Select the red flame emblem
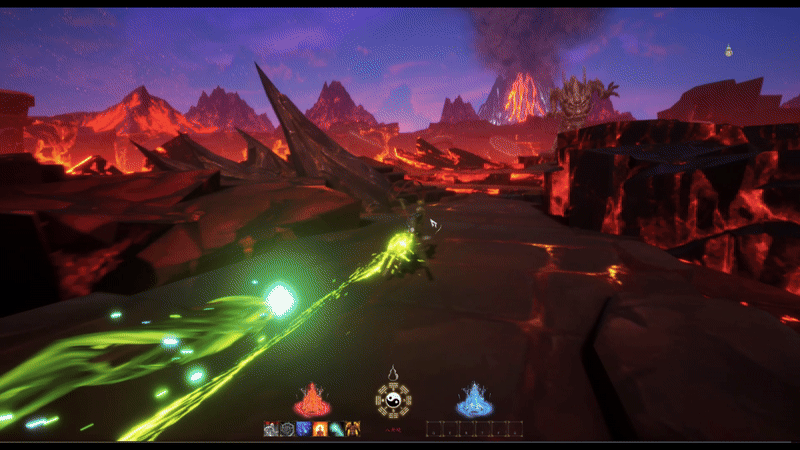800x450 pixels. coord(310,400)
